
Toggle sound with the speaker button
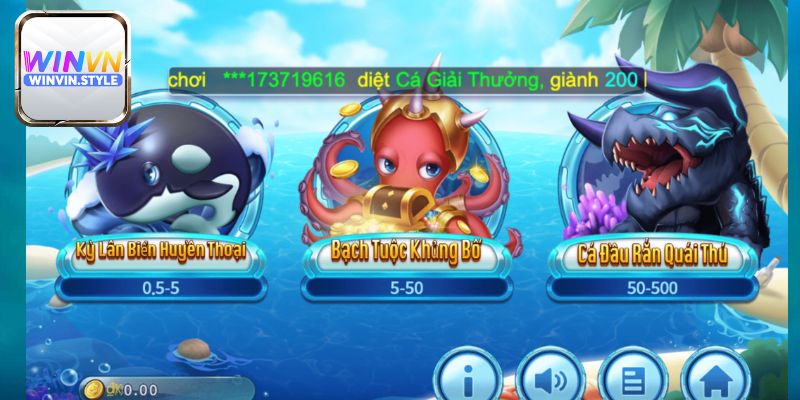[x=551, y=379]
